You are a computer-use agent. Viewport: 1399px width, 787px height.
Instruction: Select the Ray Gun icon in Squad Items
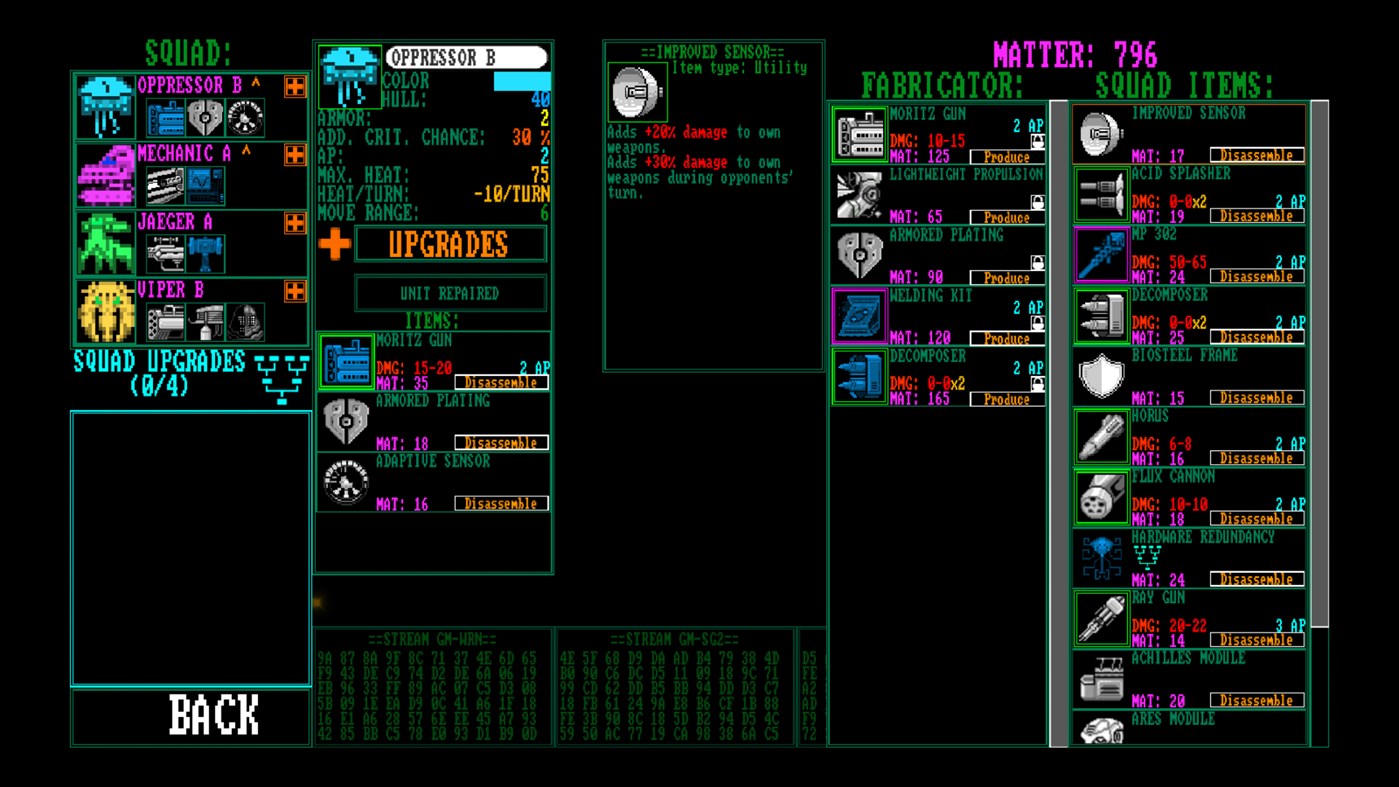pos(1100,617)
